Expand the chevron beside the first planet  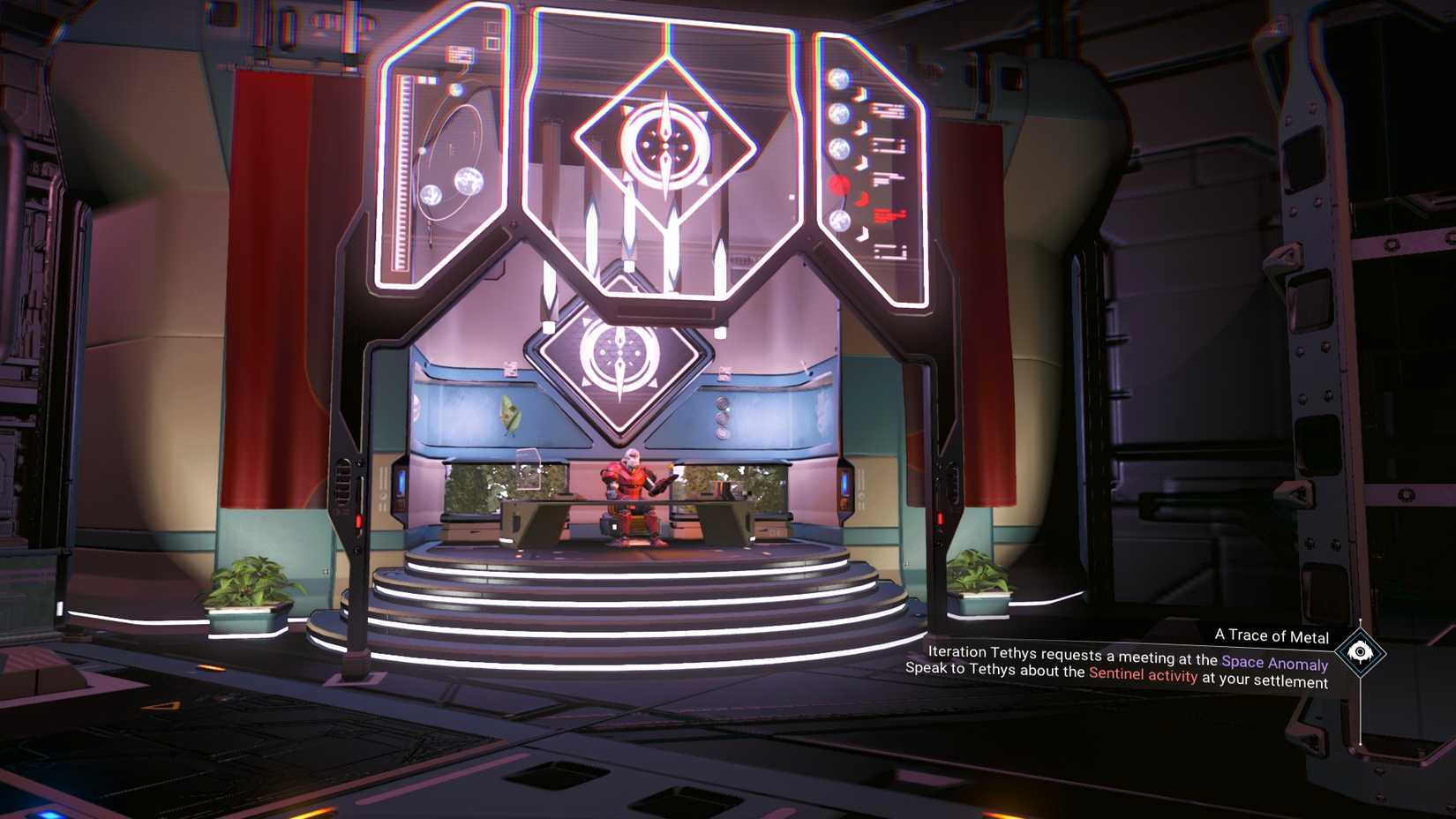(x=861, y=94)
